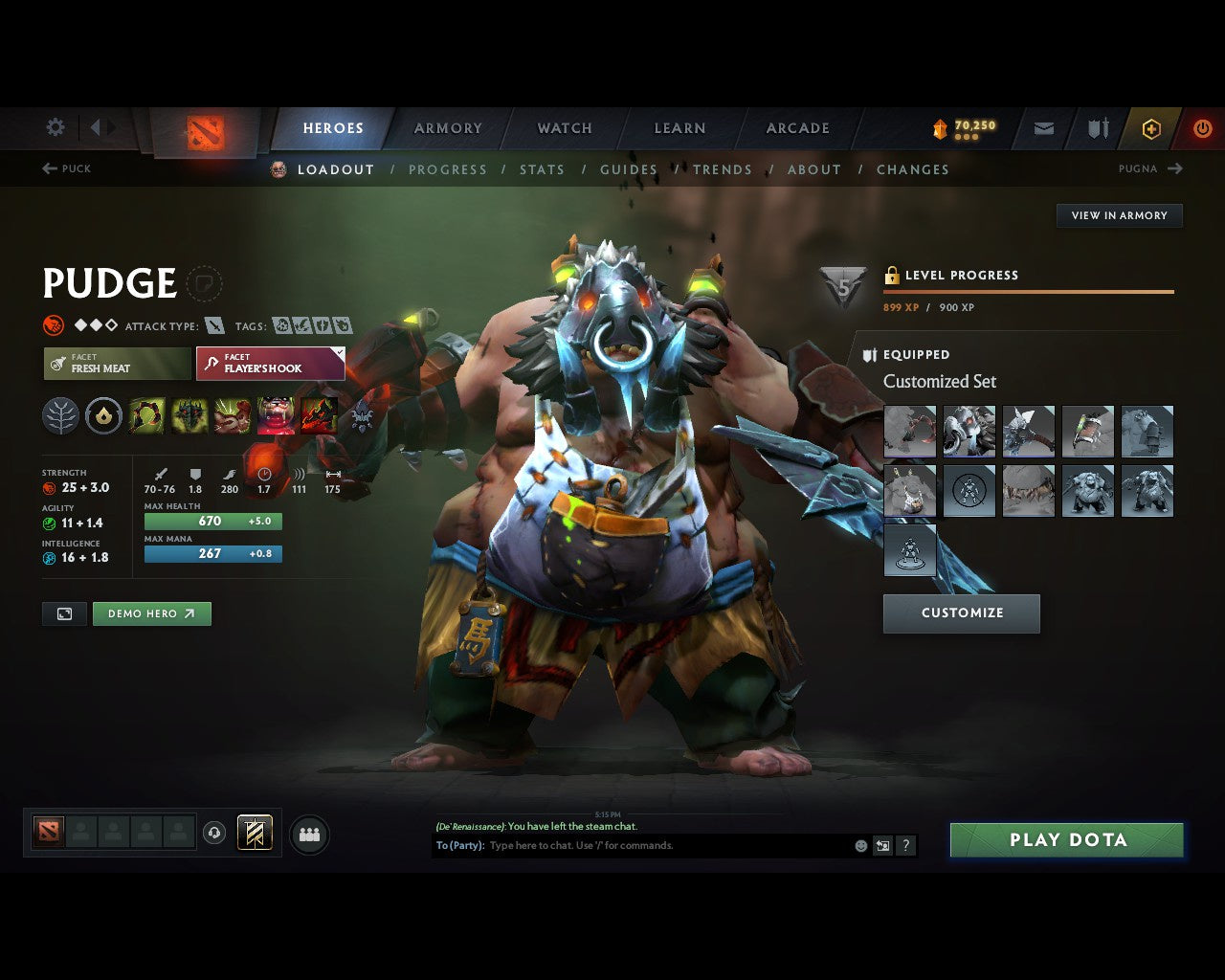Viewport: 1225px width, 980px height.
Task: Select Pudge's Meat Hook ability icon
Action: [x=146, y=415]
